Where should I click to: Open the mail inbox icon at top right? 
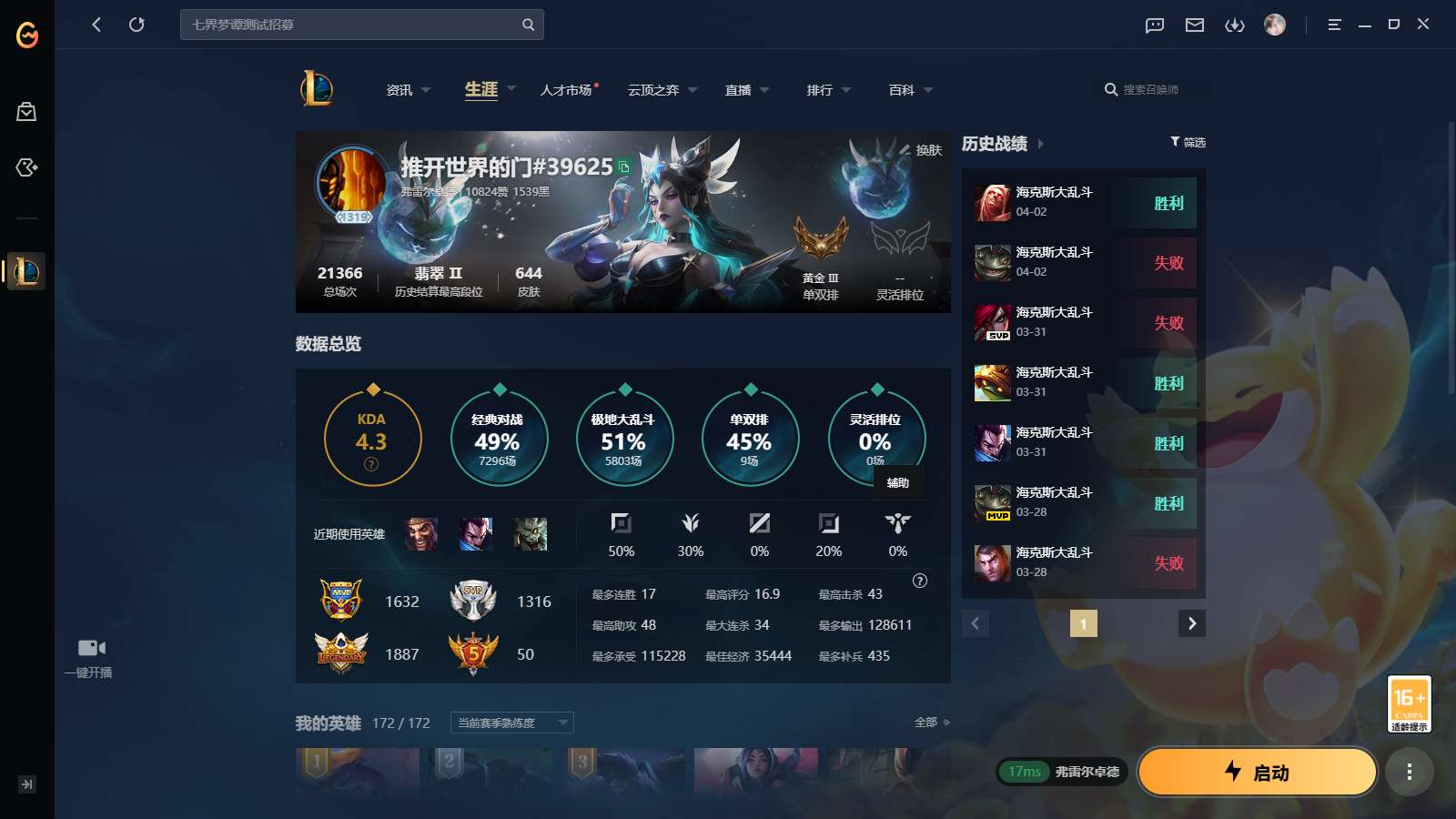pos(1194,25)
